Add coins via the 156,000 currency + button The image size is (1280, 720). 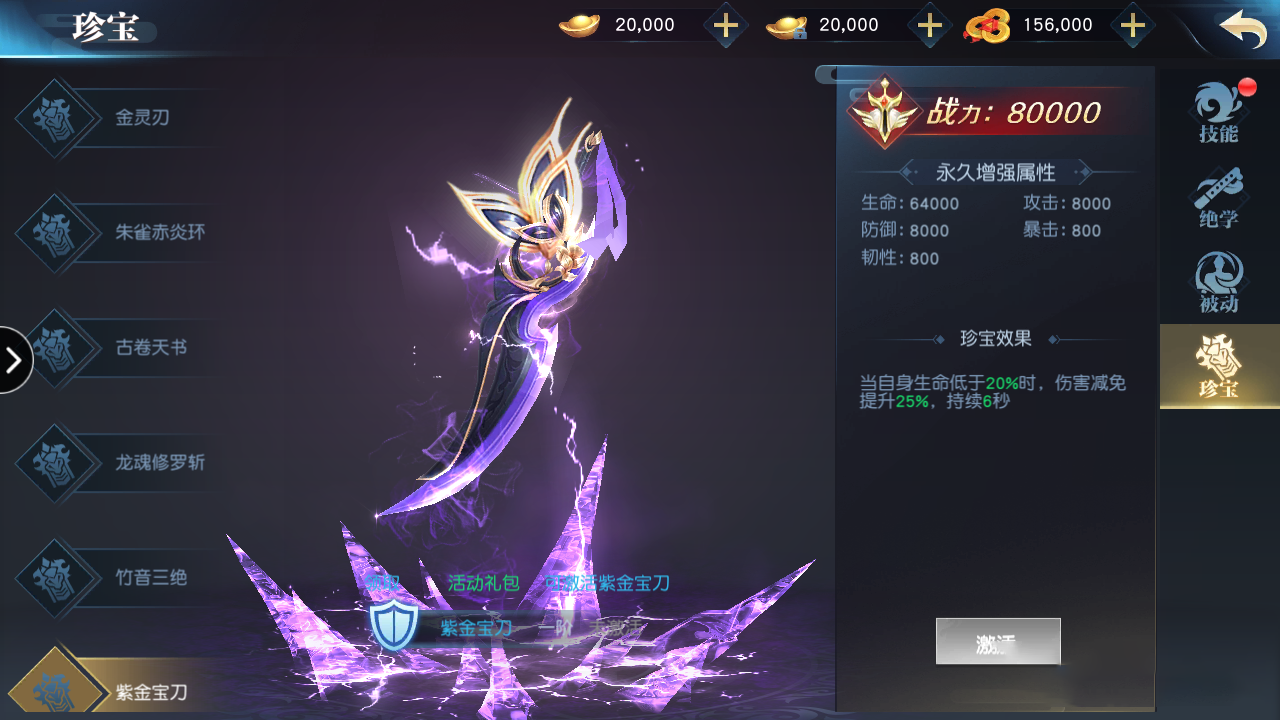pyautogui.click(x=1132, y=24)
